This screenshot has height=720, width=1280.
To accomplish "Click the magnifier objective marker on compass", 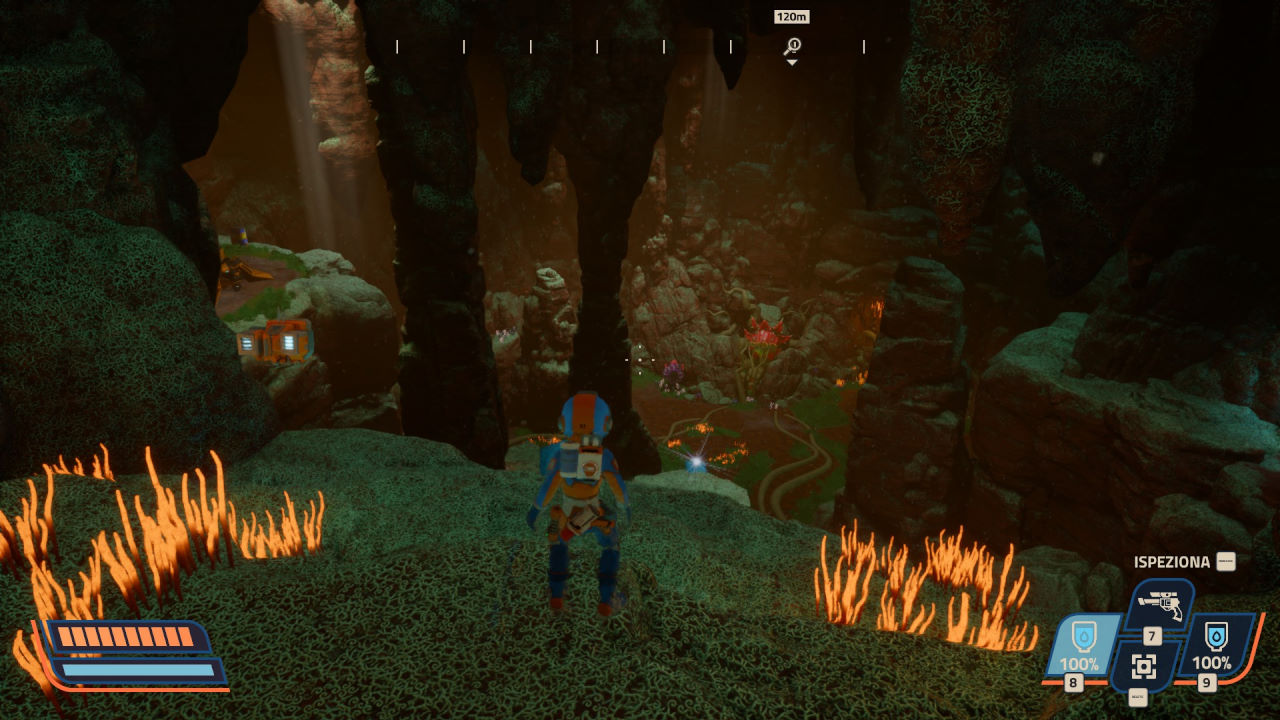I will (792, 46).
